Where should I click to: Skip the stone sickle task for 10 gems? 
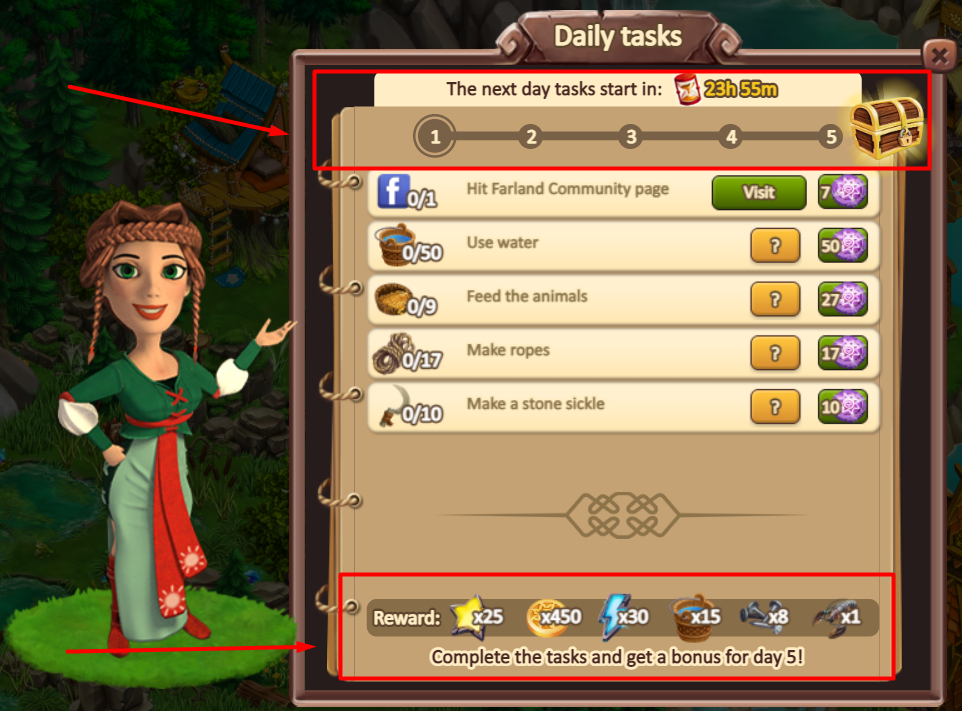pyautogui.click(x=842, y=406)
